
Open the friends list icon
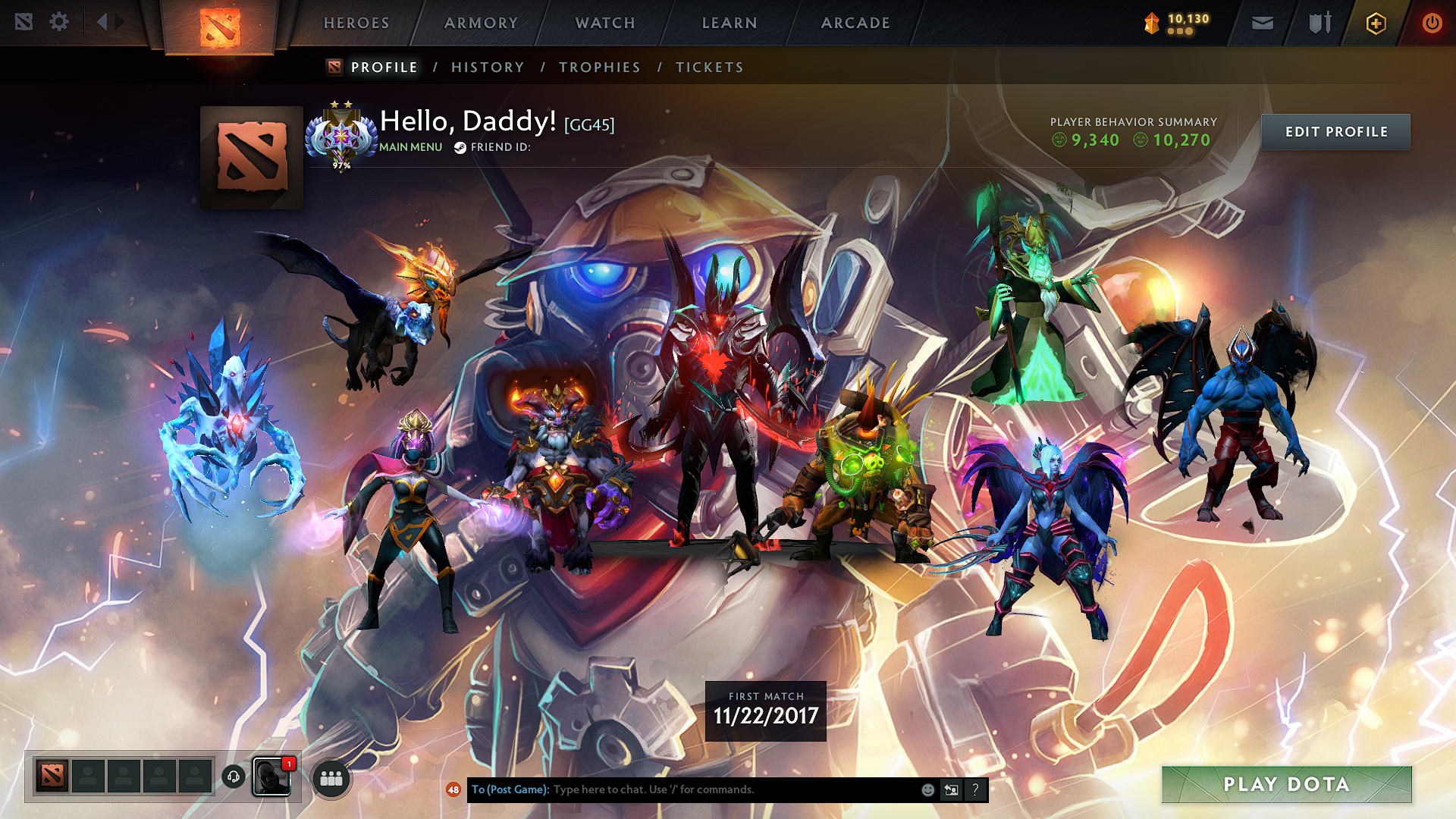point(331,777)
